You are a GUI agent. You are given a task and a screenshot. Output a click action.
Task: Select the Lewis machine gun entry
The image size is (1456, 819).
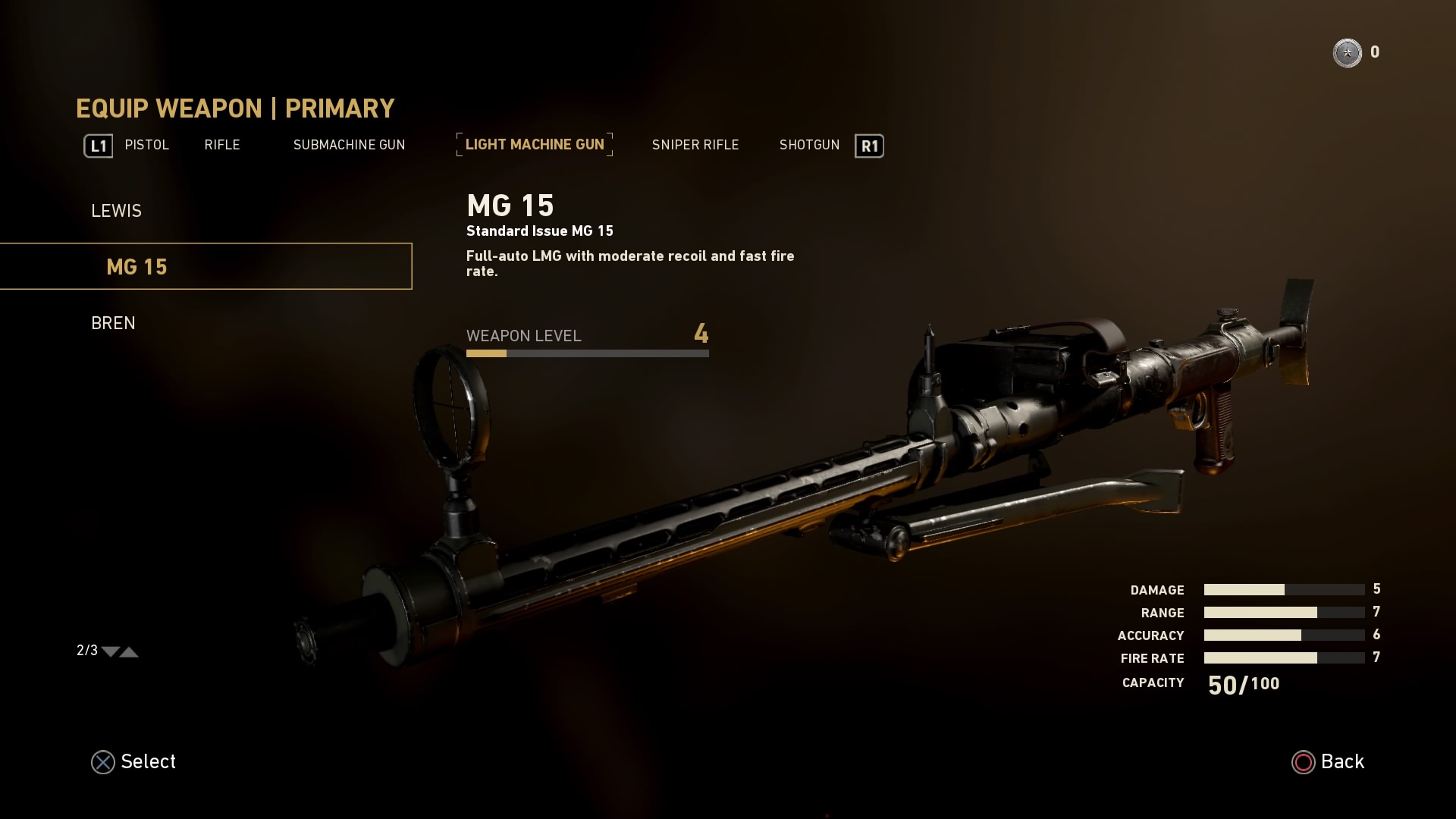(116, 211)
